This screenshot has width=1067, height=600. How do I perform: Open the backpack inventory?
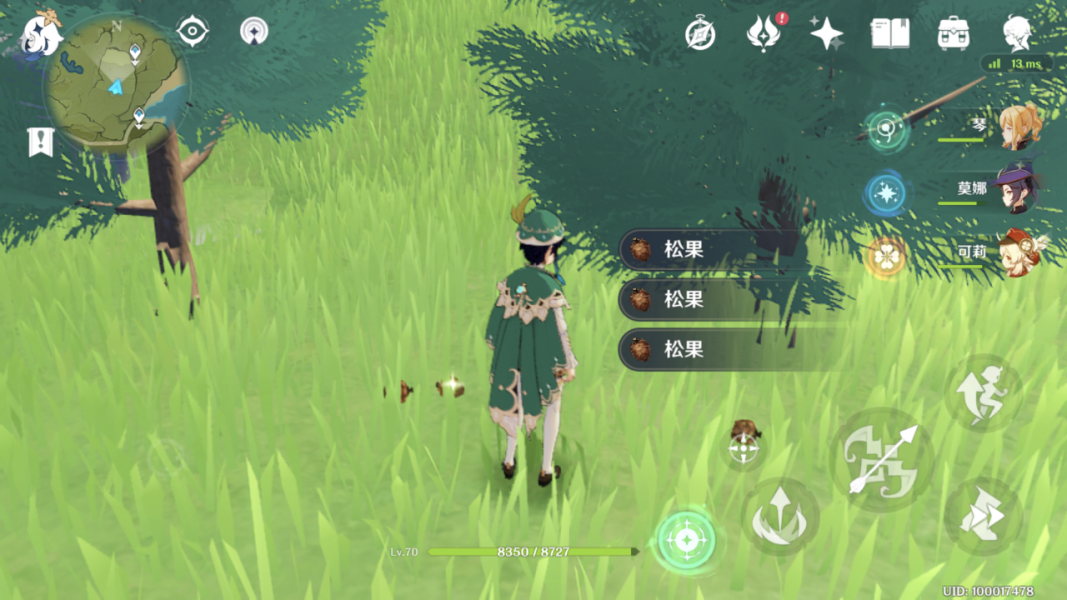tap(953, 34)
